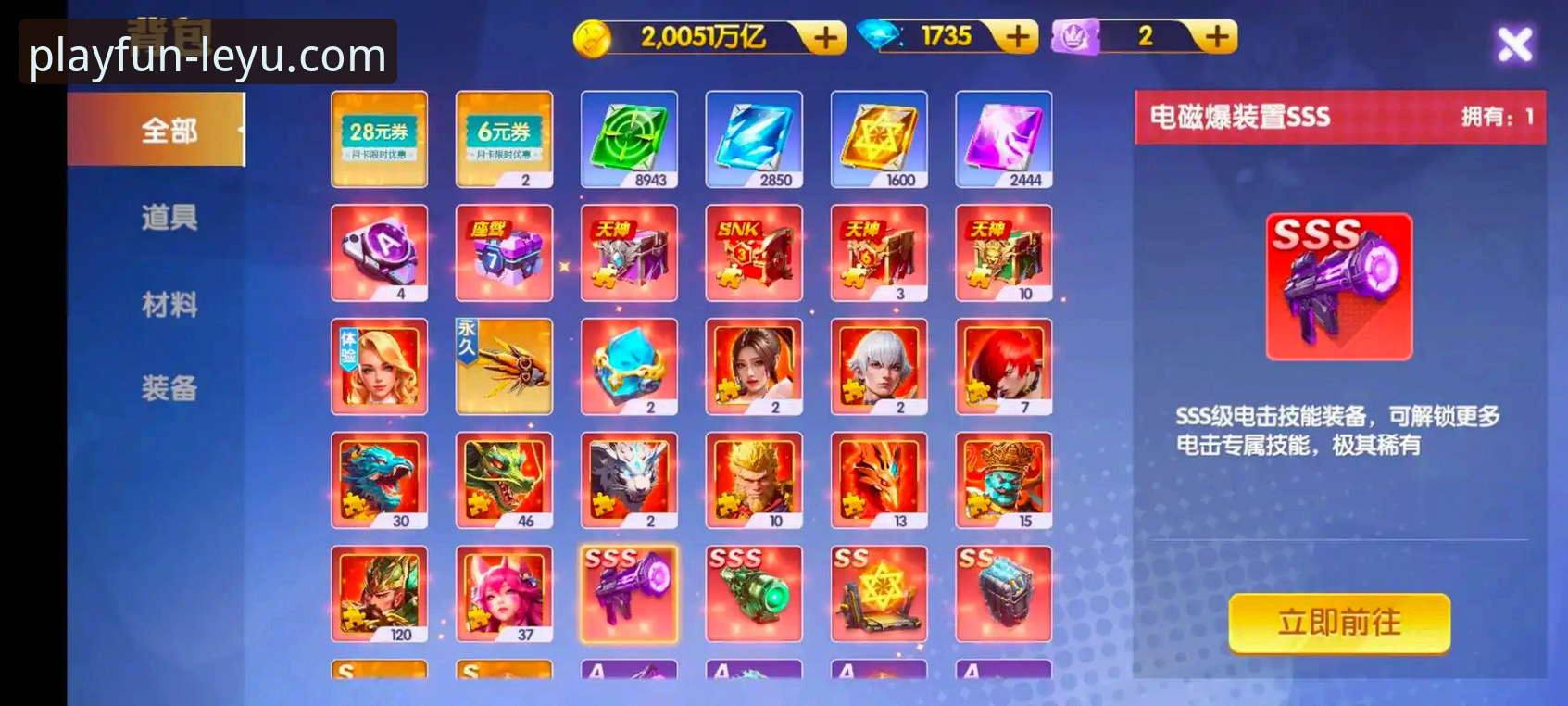
Task: Select the 28元券 coupon slot
Action: [379, 139]
